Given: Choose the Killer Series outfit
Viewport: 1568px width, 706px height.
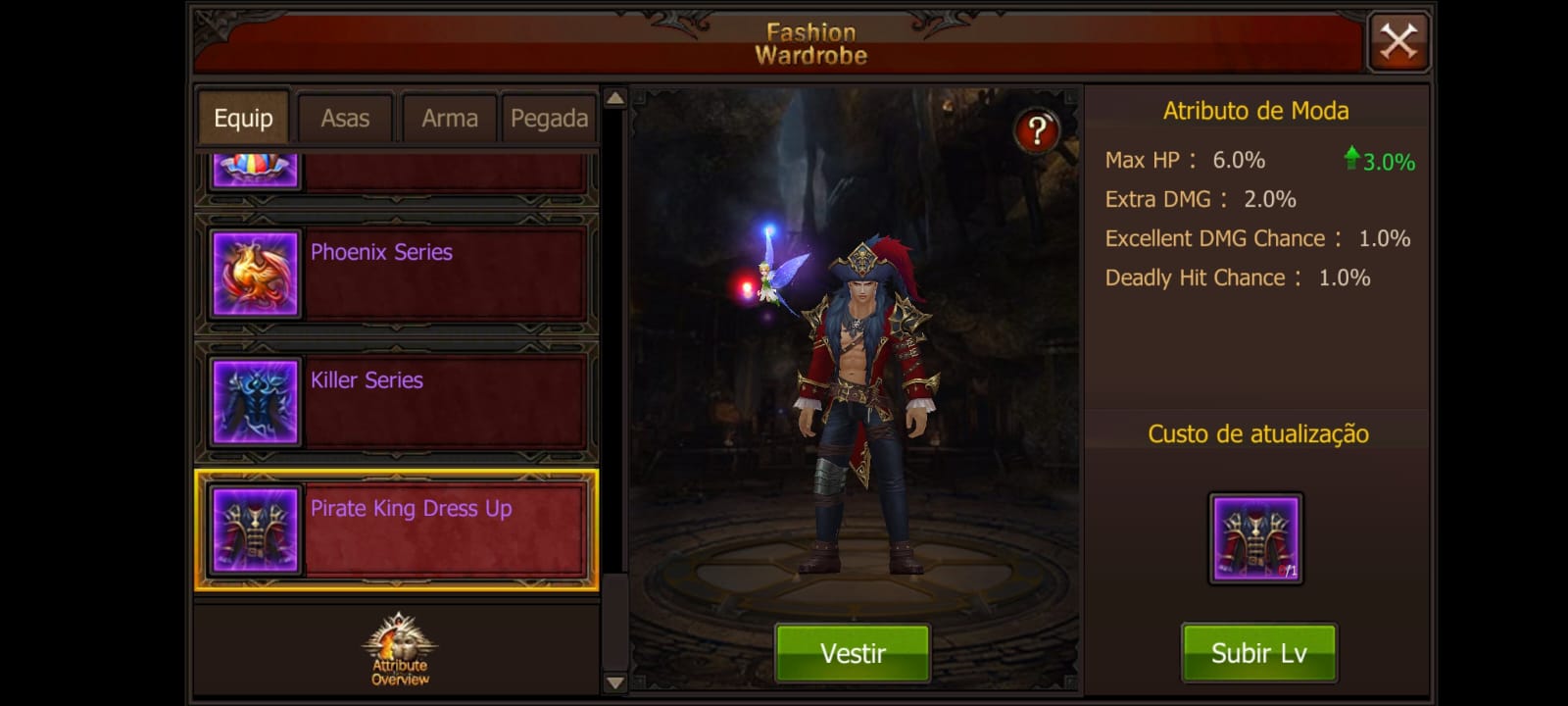Looking at the screenshot, I should (x=396, y=401).
